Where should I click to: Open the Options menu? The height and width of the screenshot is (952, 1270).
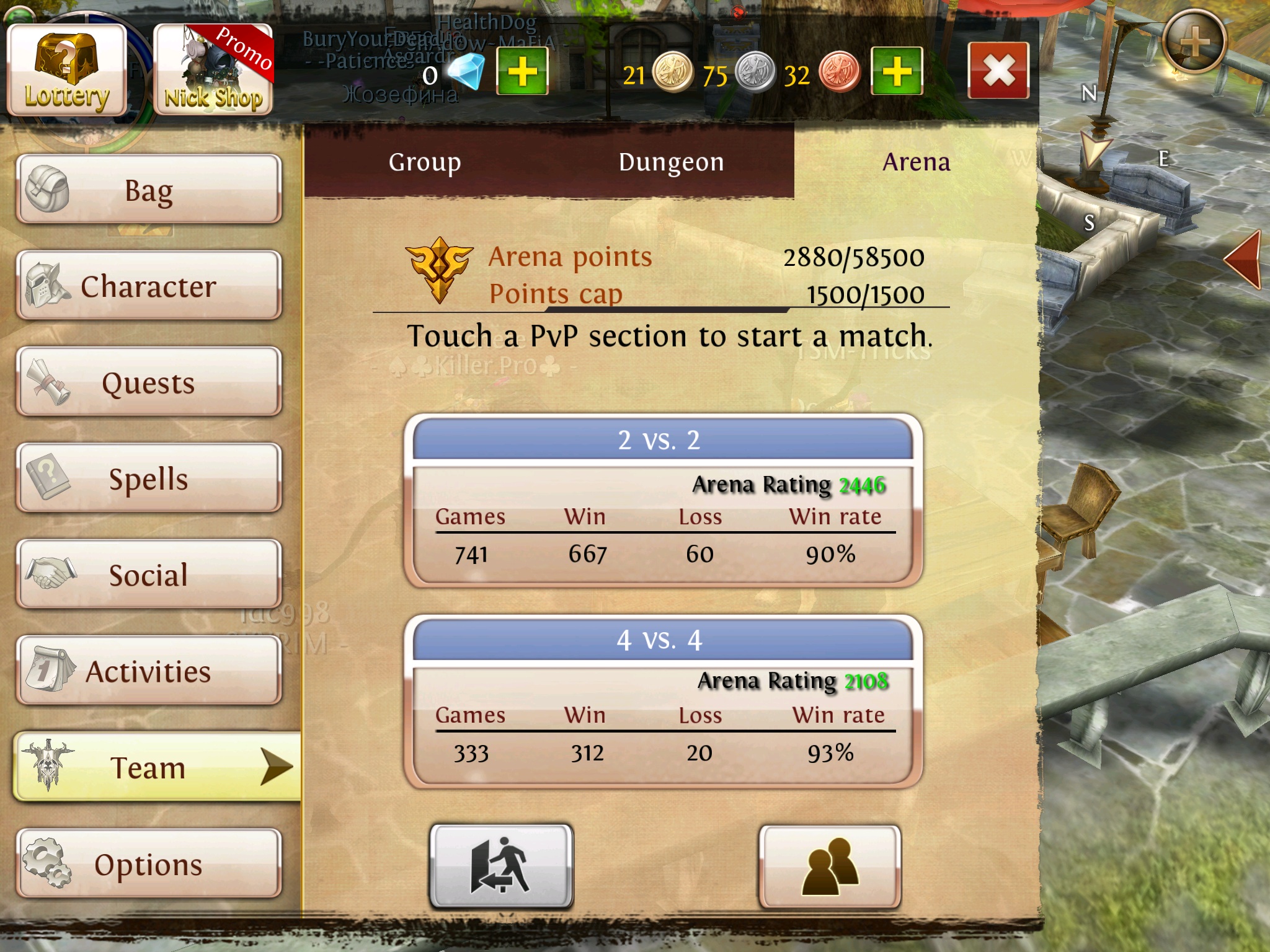click(149, 864)
